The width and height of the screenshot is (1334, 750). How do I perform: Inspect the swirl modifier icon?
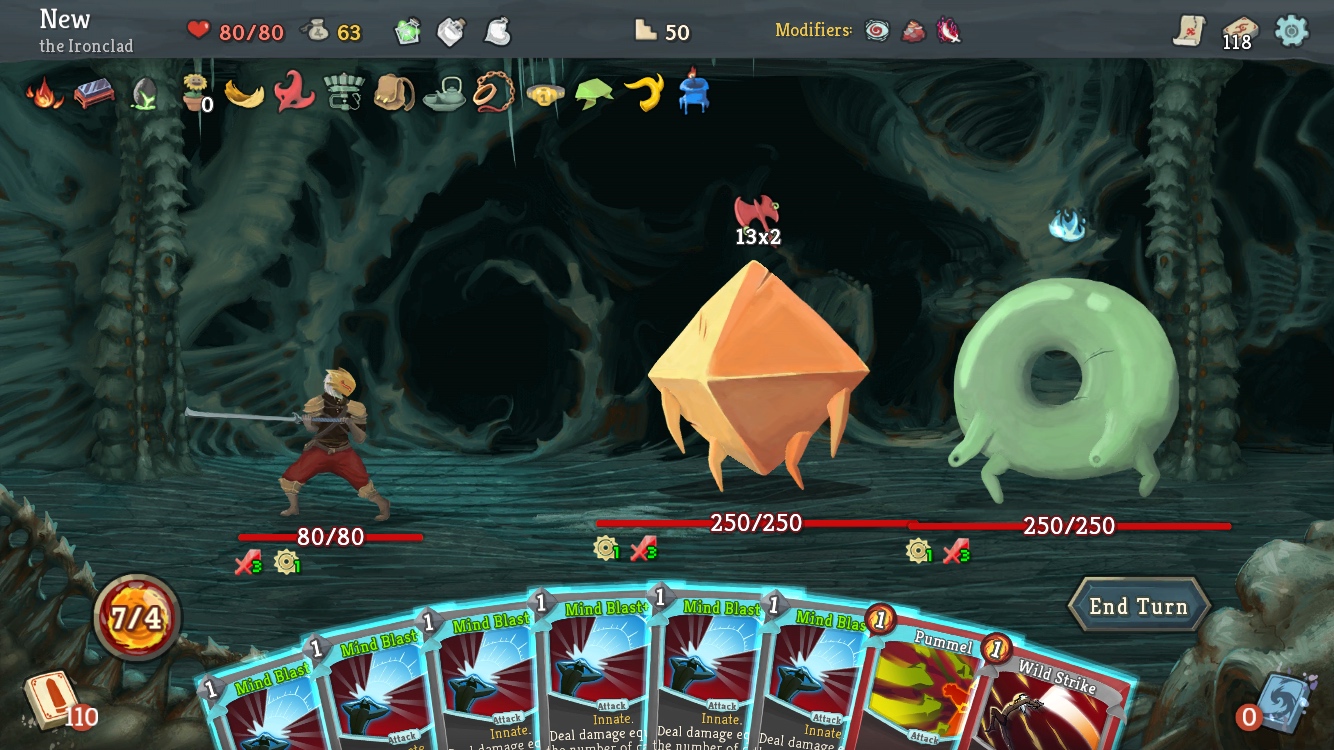point(877,31)
